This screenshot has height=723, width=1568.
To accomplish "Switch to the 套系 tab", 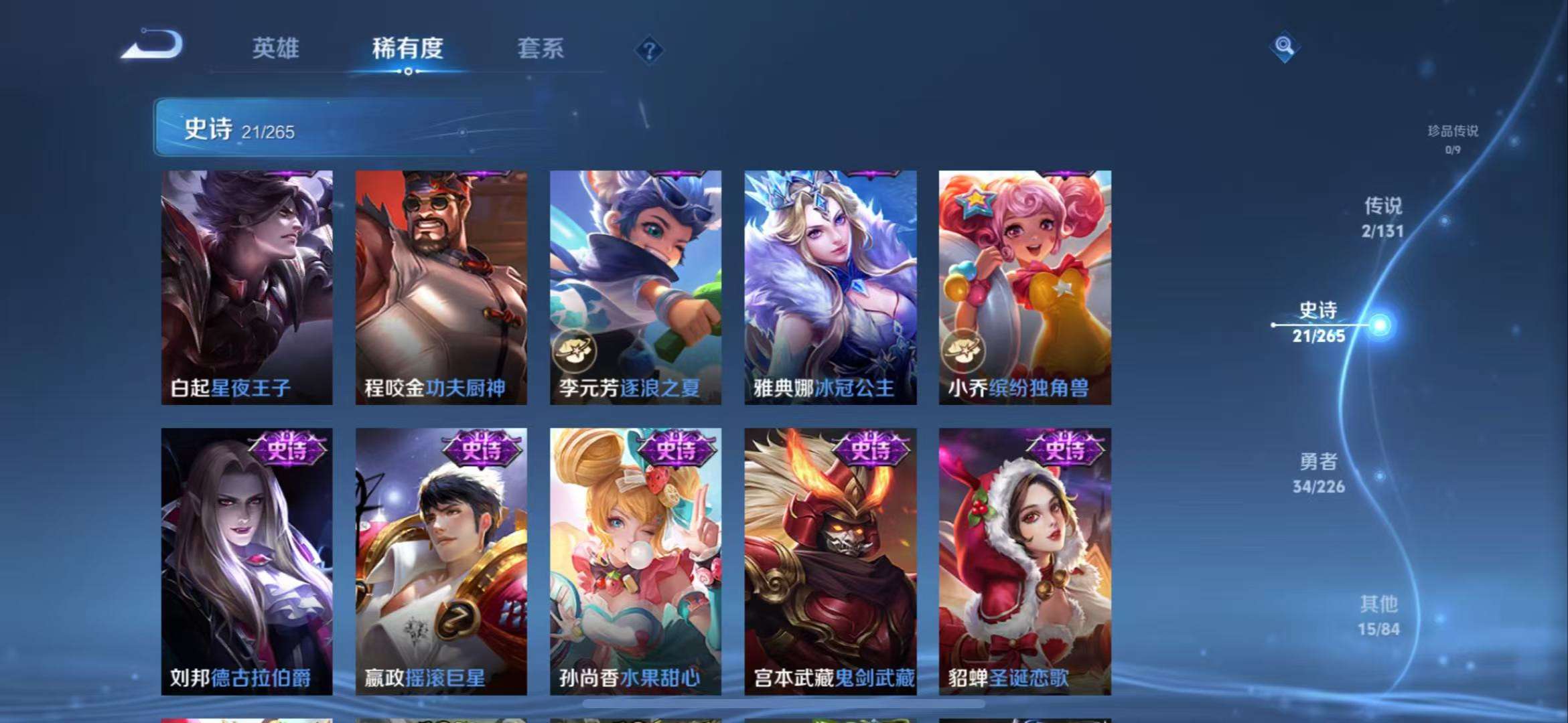I will coord(539,48).
